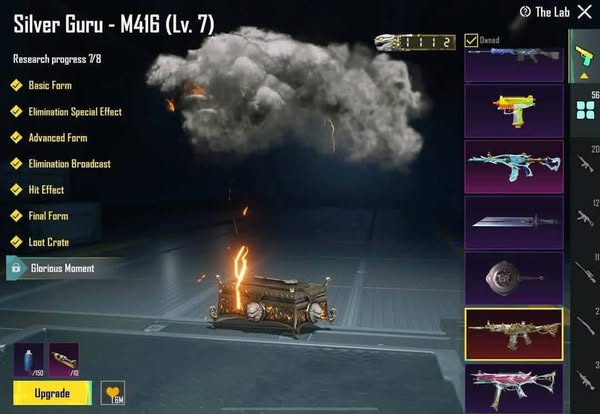
Task: Click the heart likes icon
Action: (x=111, y=392)
